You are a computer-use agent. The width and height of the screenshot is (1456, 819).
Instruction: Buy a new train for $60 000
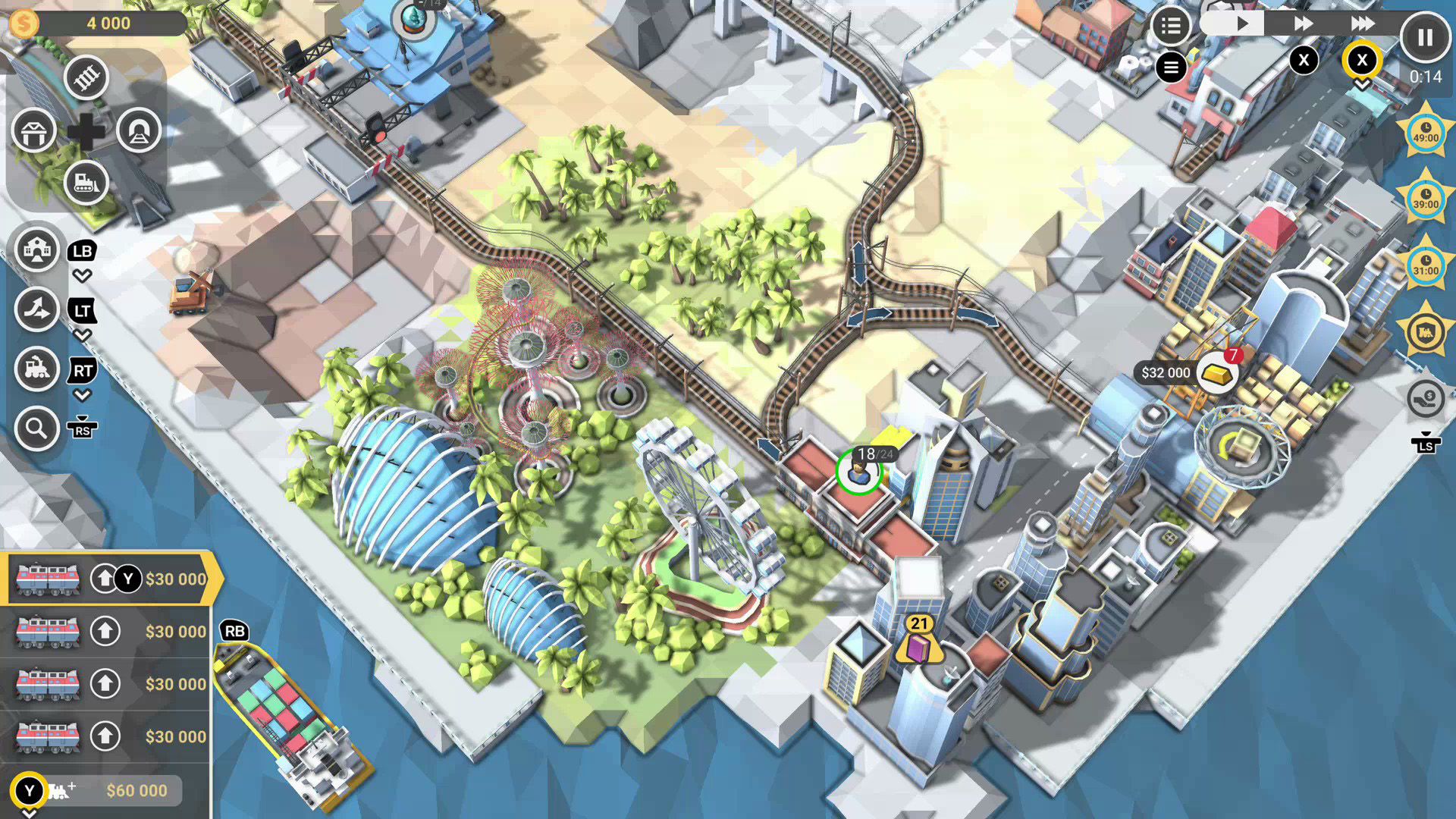(106, 790)
